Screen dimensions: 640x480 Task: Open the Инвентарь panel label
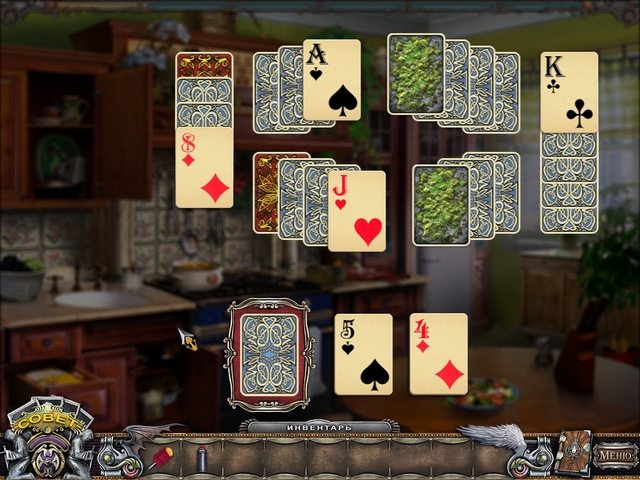tap(319, 427)
